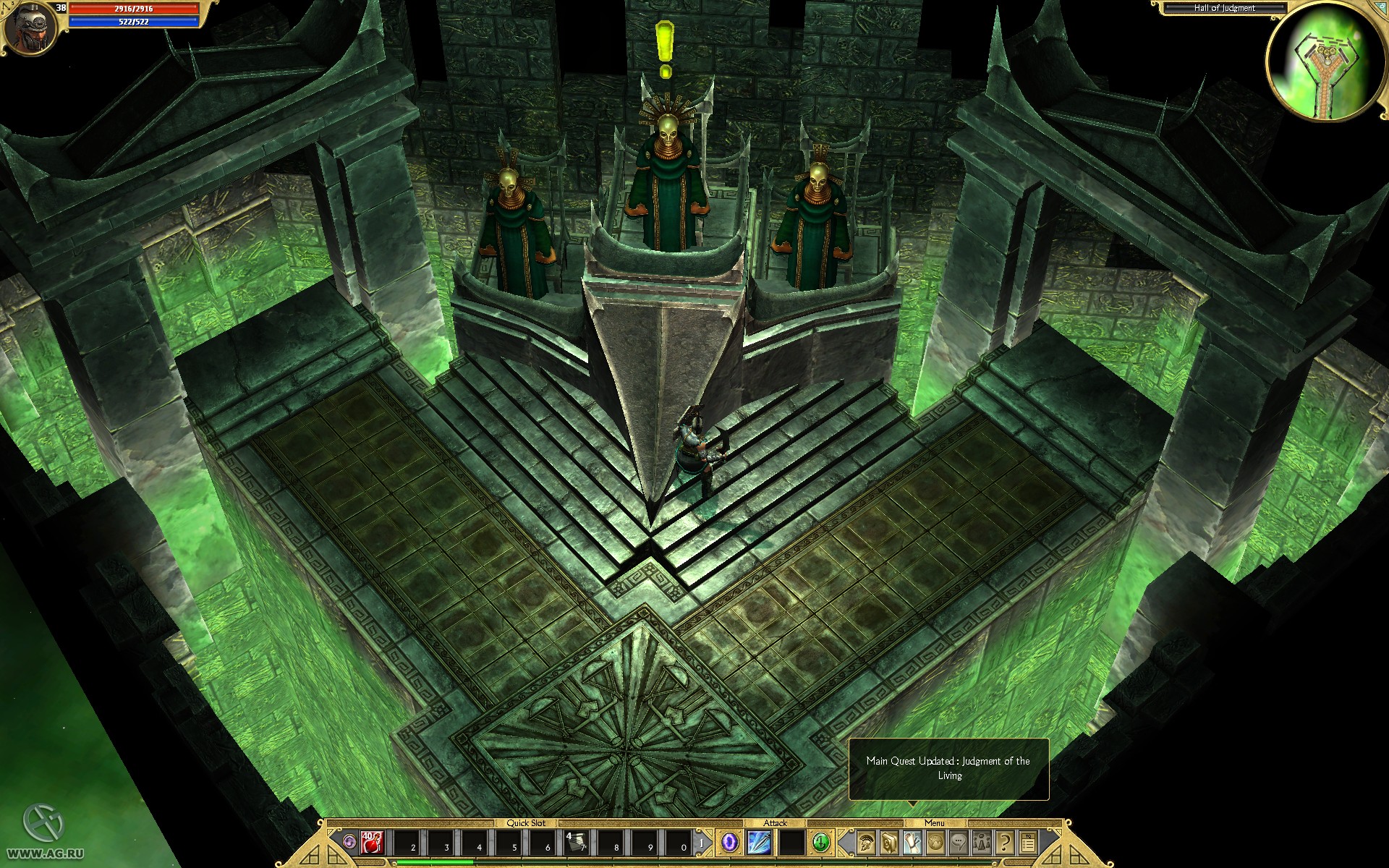
Task: Click the question mark help icon
Action: point(1004,842)
